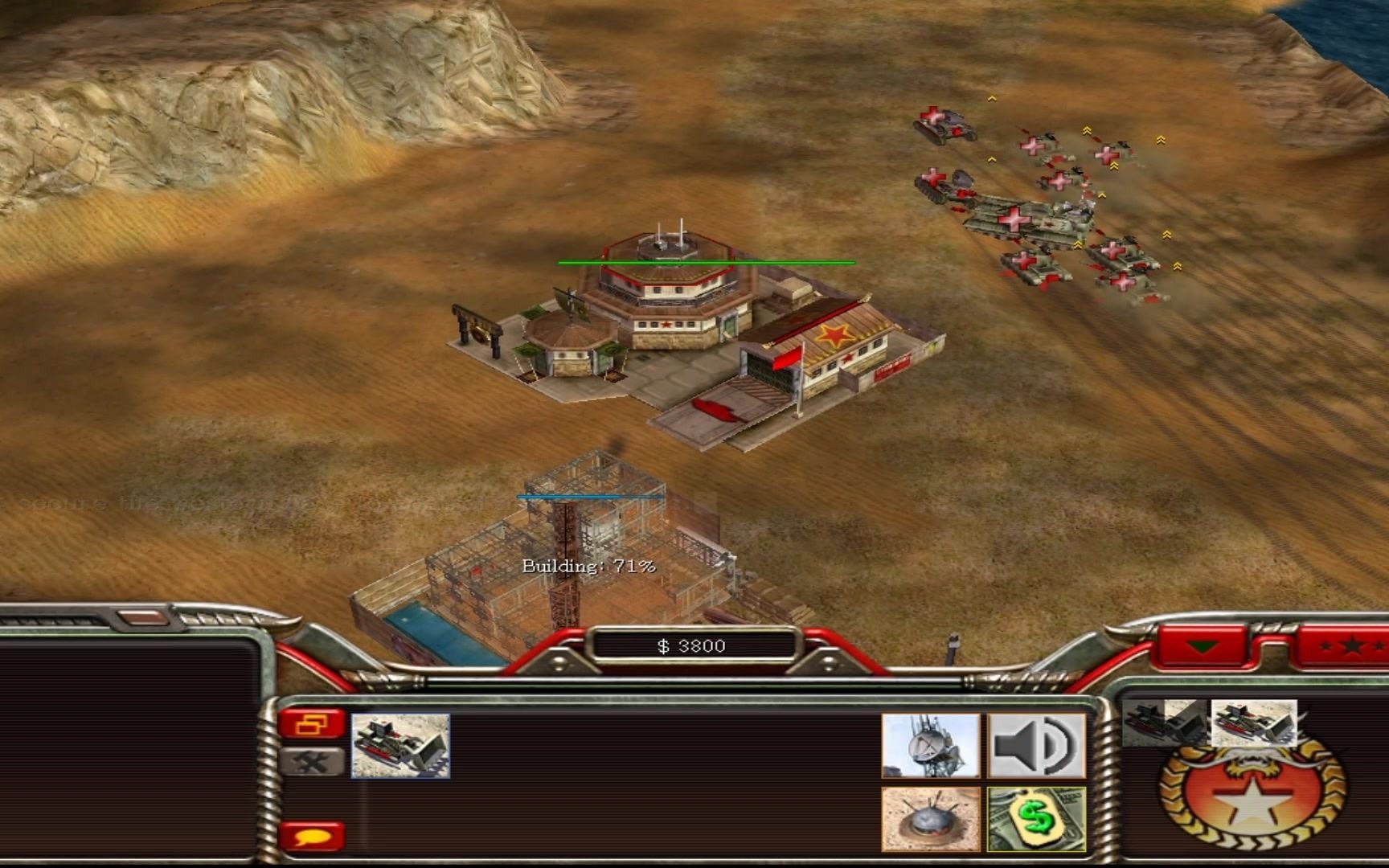Open the Generals powers three-star button
Screen dimensions: 1389x868
(1343, 646)
